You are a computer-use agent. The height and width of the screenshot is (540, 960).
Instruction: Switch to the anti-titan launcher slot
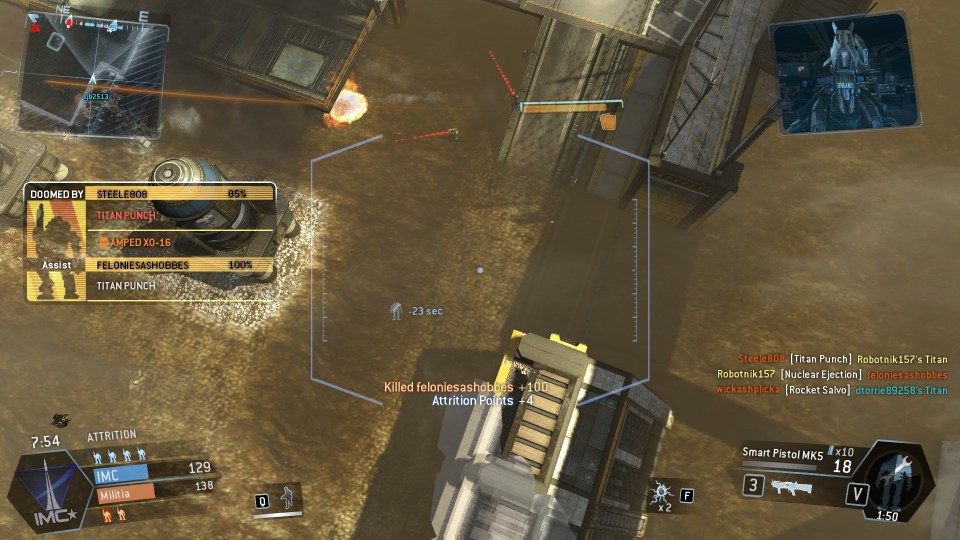coord(790,488)
